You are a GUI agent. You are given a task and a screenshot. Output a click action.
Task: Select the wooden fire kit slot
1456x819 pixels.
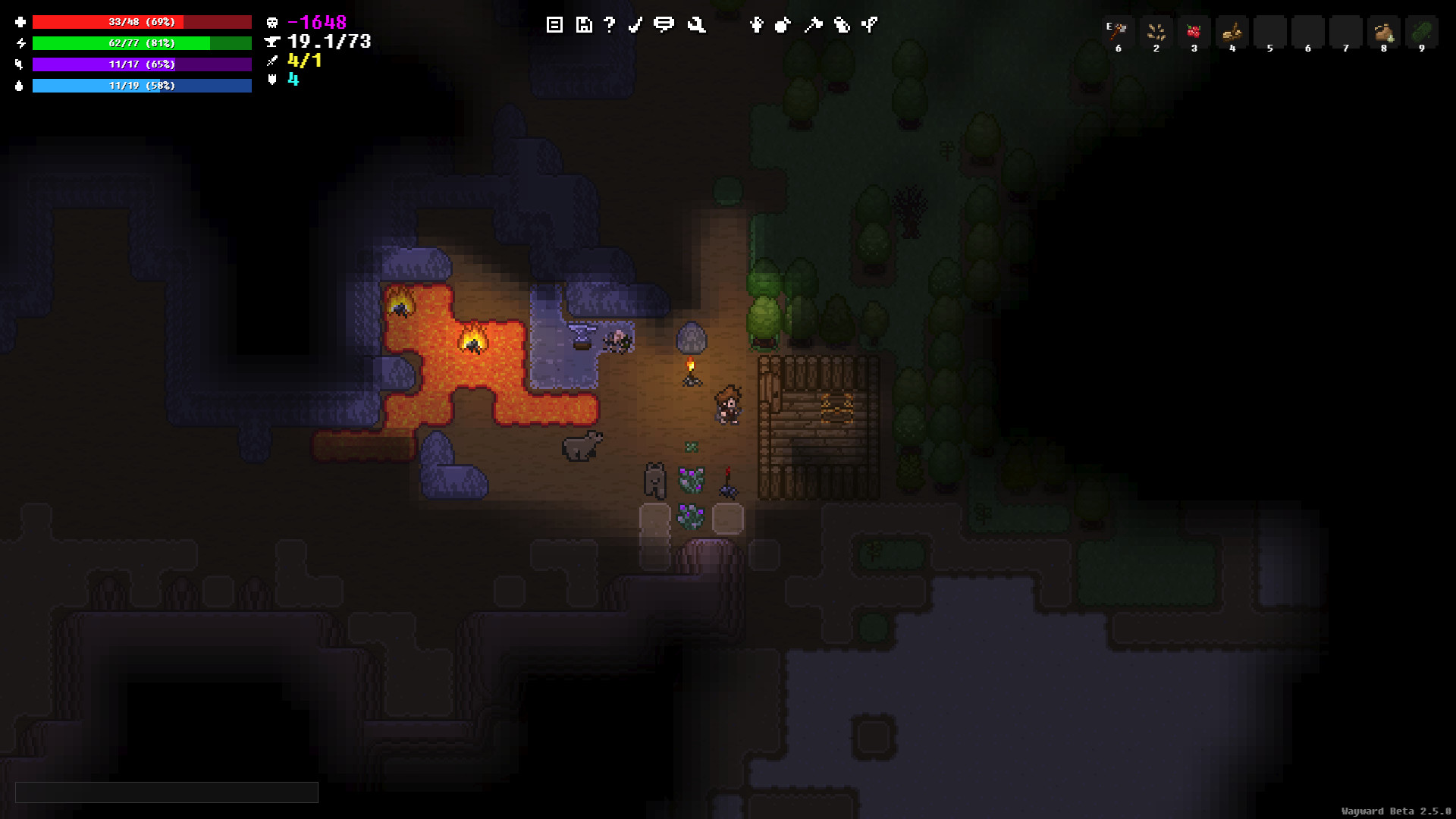coord(1232,33)
